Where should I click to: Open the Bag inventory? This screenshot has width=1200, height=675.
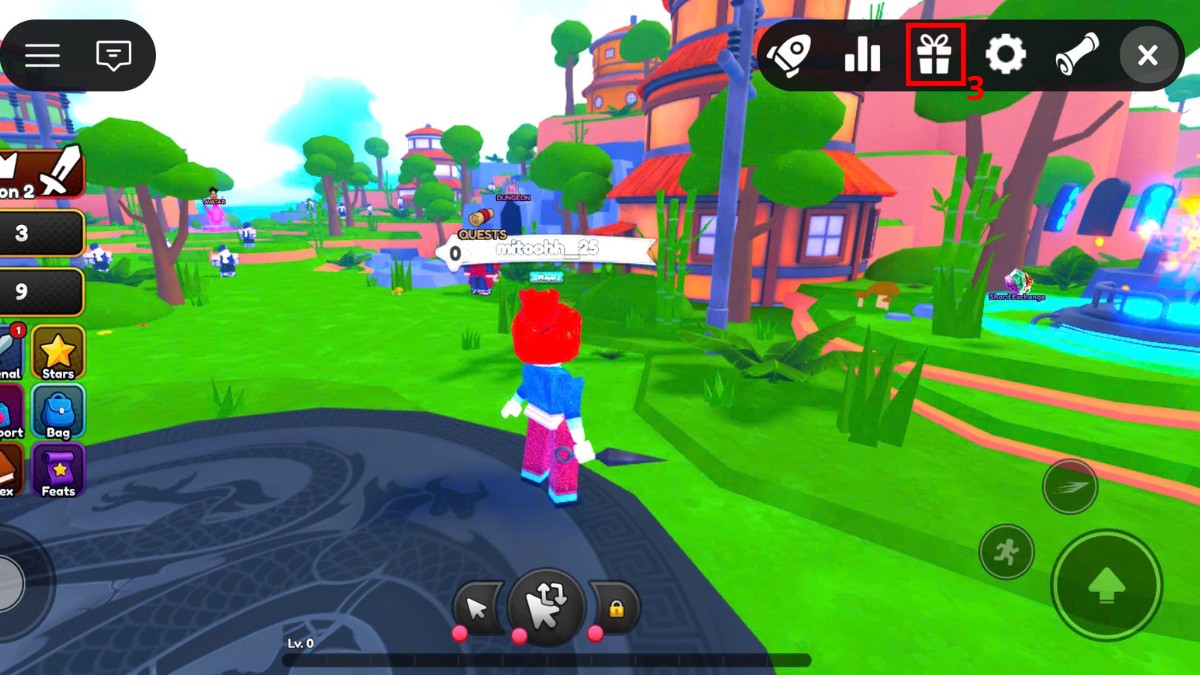pos(58,412)
